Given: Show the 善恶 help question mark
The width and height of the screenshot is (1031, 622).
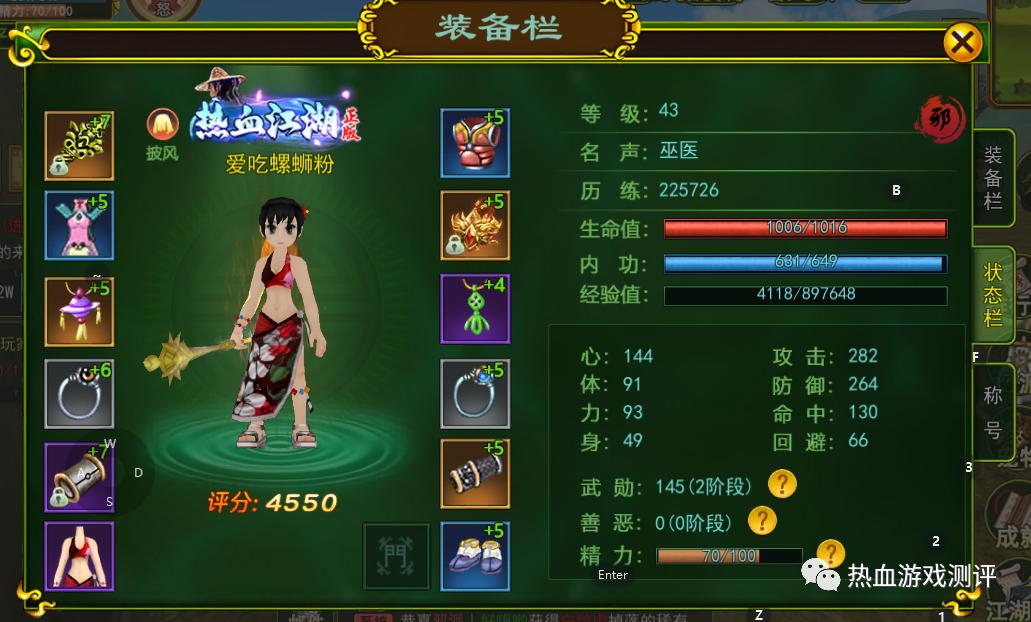Looking at the screenshot, I should (x=762, y=520).
